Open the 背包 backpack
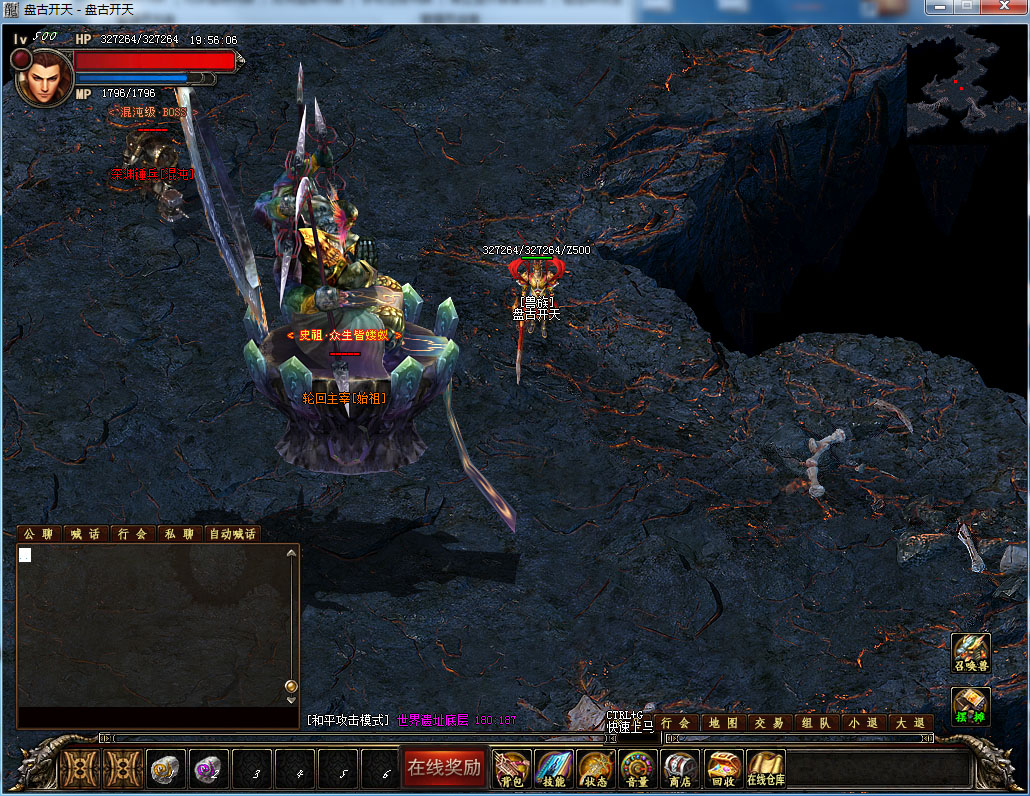 point(512,769)
